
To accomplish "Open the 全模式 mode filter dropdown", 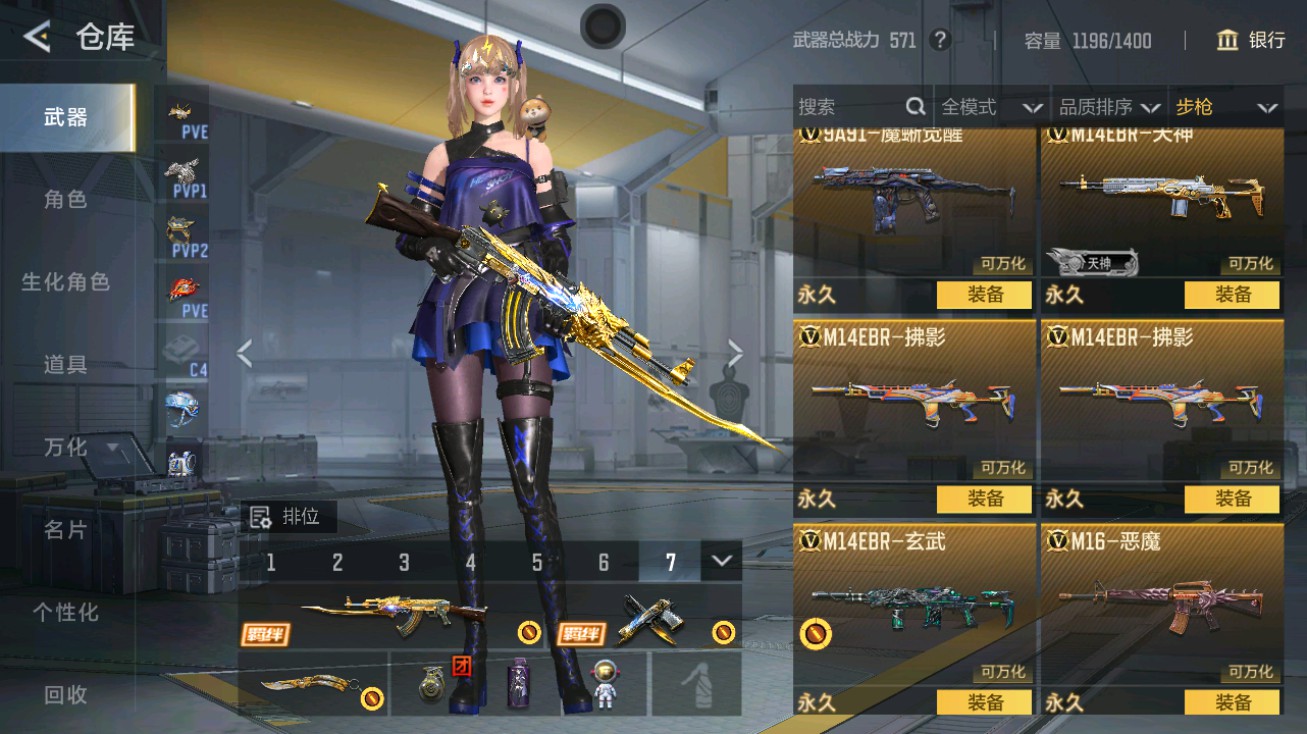I will coord(991,107).
